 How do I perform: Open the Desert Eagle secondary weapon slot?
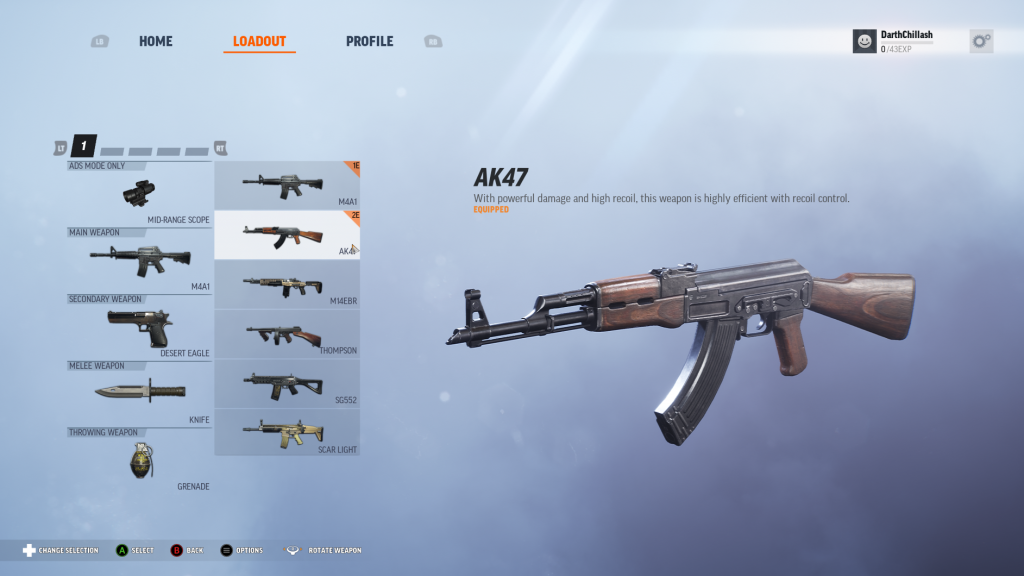tap(140, 327)
